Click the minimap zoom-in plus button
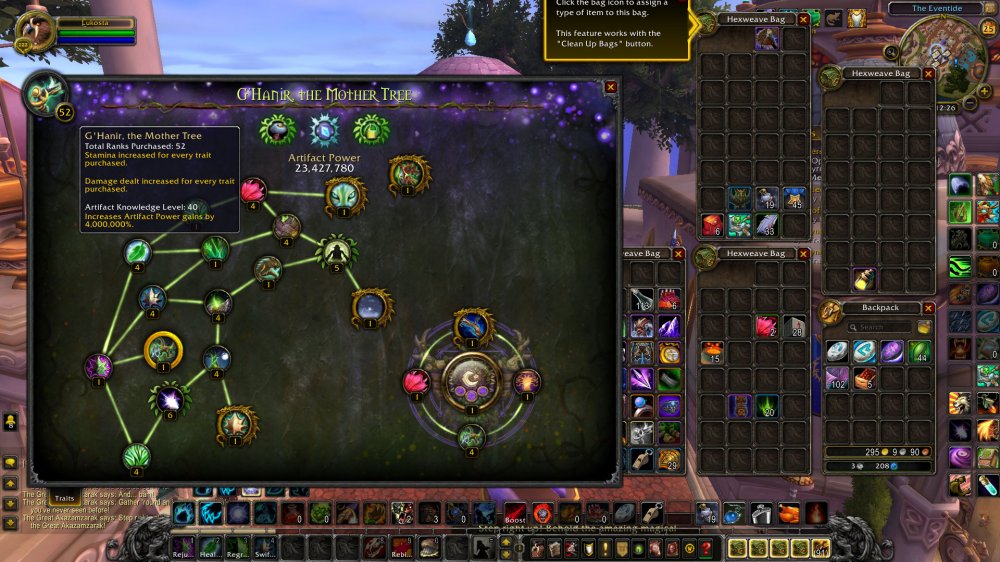This screenshot has width=1000, height=562. coord(984,90)
